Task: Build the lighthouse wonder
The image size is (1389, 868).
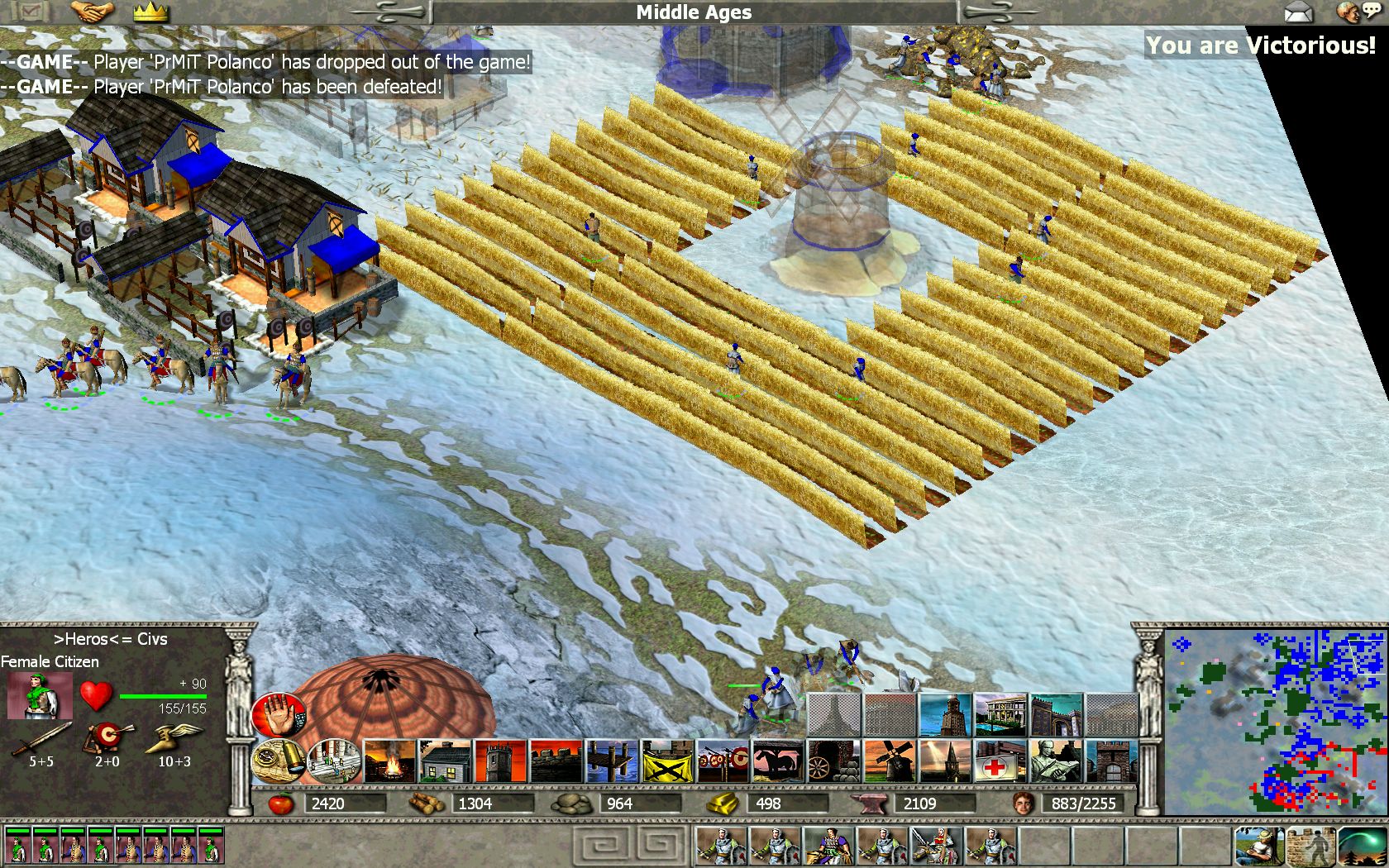Action: [x=945, y=715]
